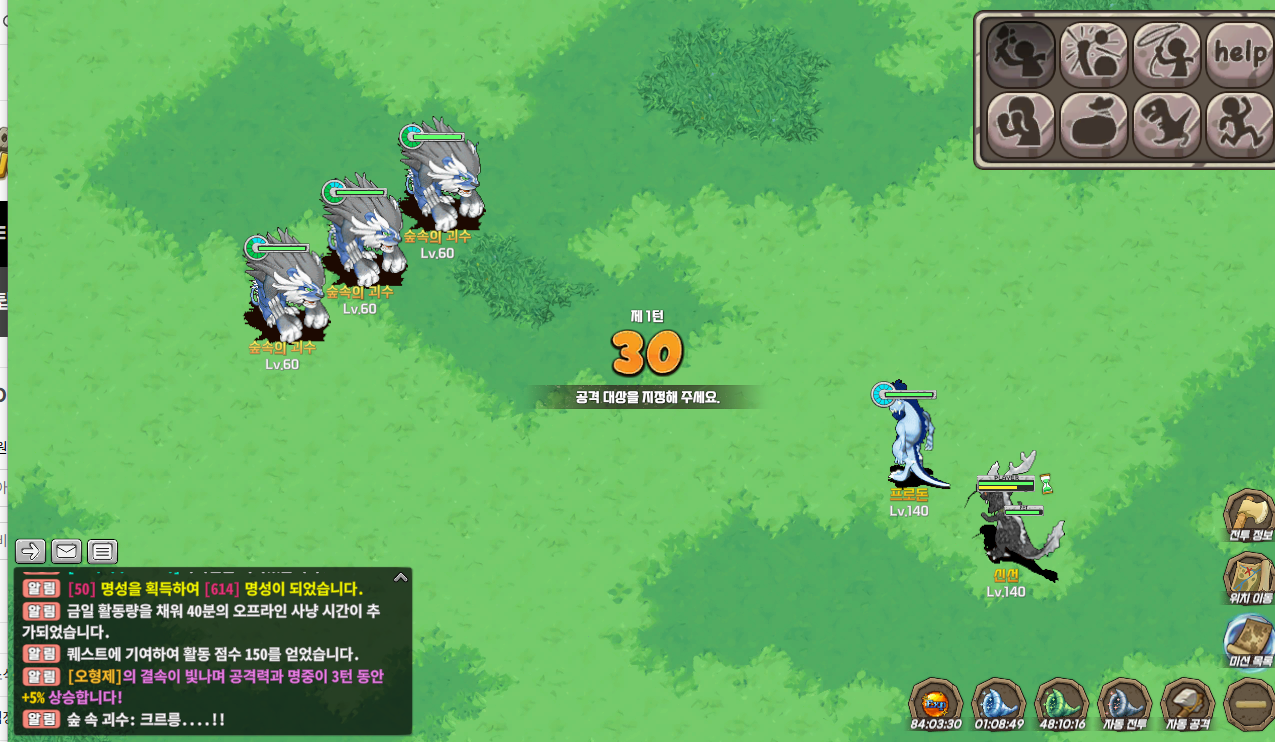
Task: Choose the guard stance command
Action: click(1021, 125)
